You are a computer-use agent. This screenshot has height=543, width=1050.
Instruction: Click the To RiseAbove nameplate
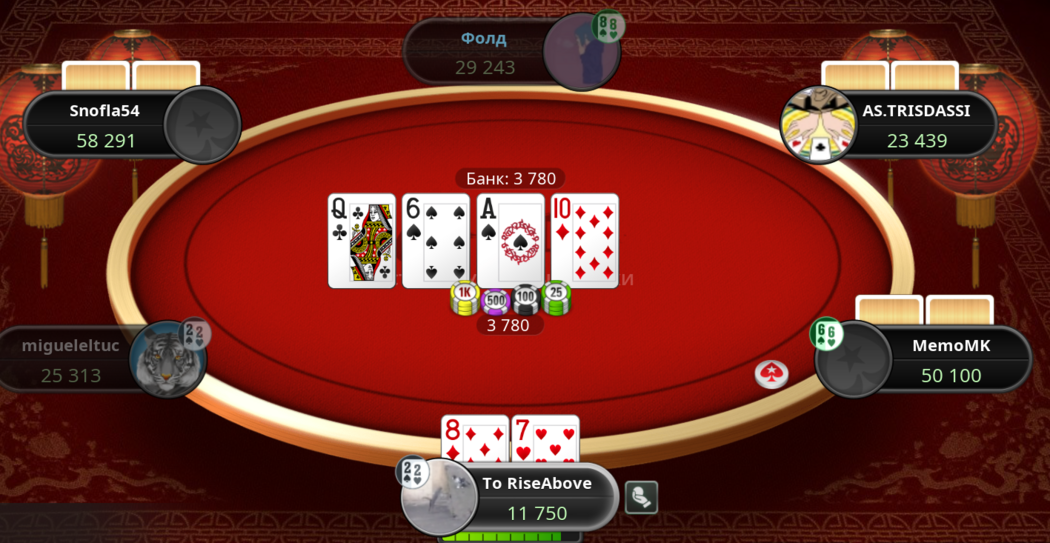[x=537, y=497]
